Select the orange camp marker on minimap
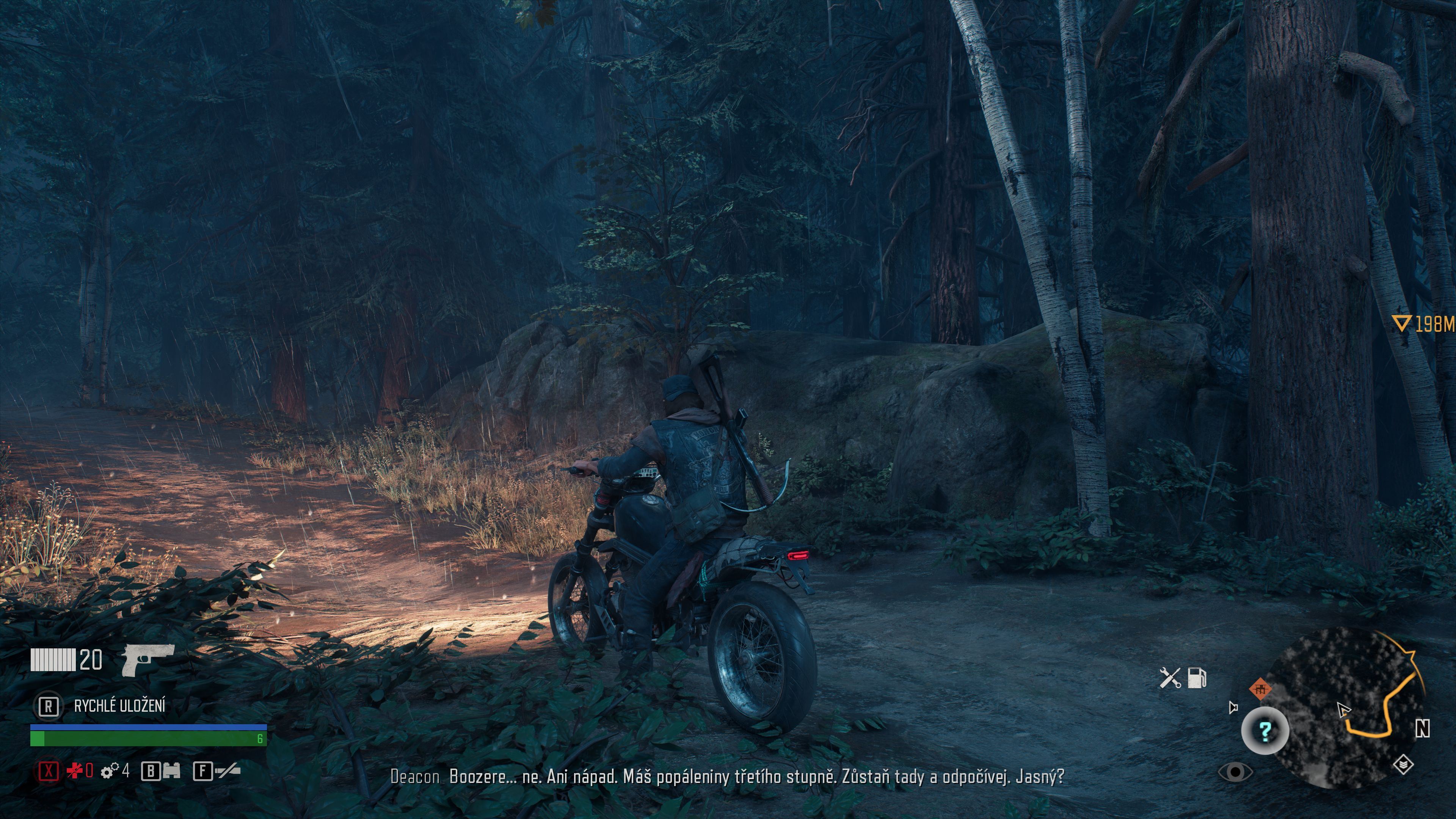Viewport: 1456px width, 819px height. 1260,689
